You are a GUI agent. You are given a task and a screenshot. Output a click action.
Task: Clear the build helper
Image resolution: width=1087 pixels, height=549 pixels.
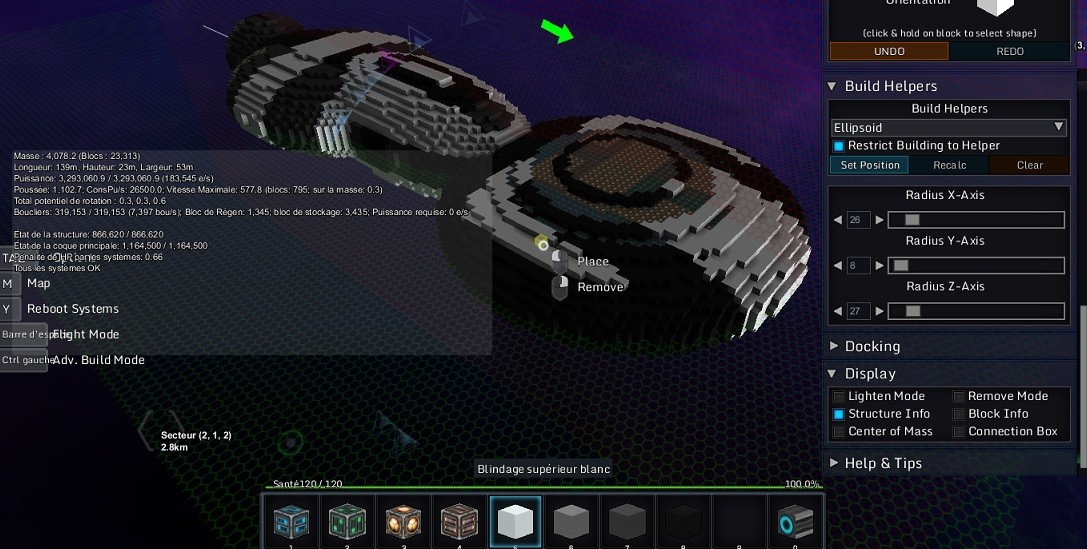tap(1029, 165)
